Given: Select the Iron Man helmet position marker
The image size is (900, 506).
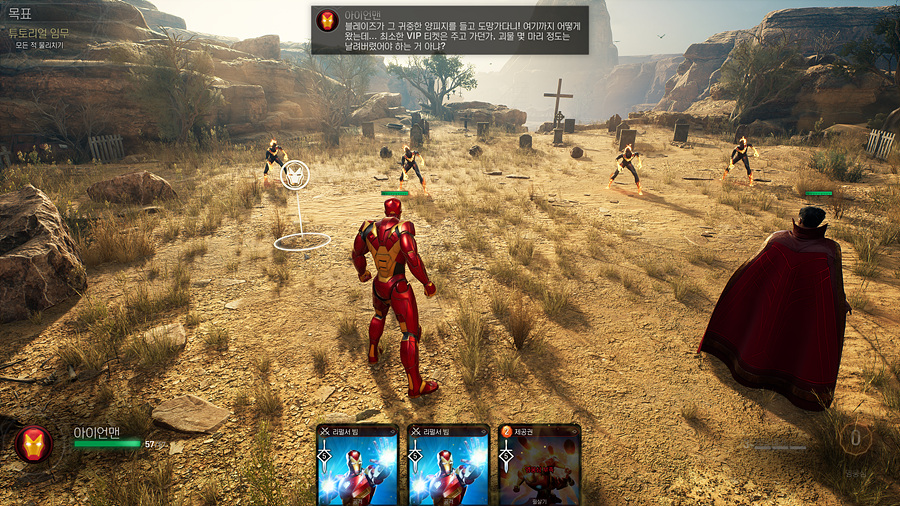Looking at the screenshot, I should click(295, 176).
